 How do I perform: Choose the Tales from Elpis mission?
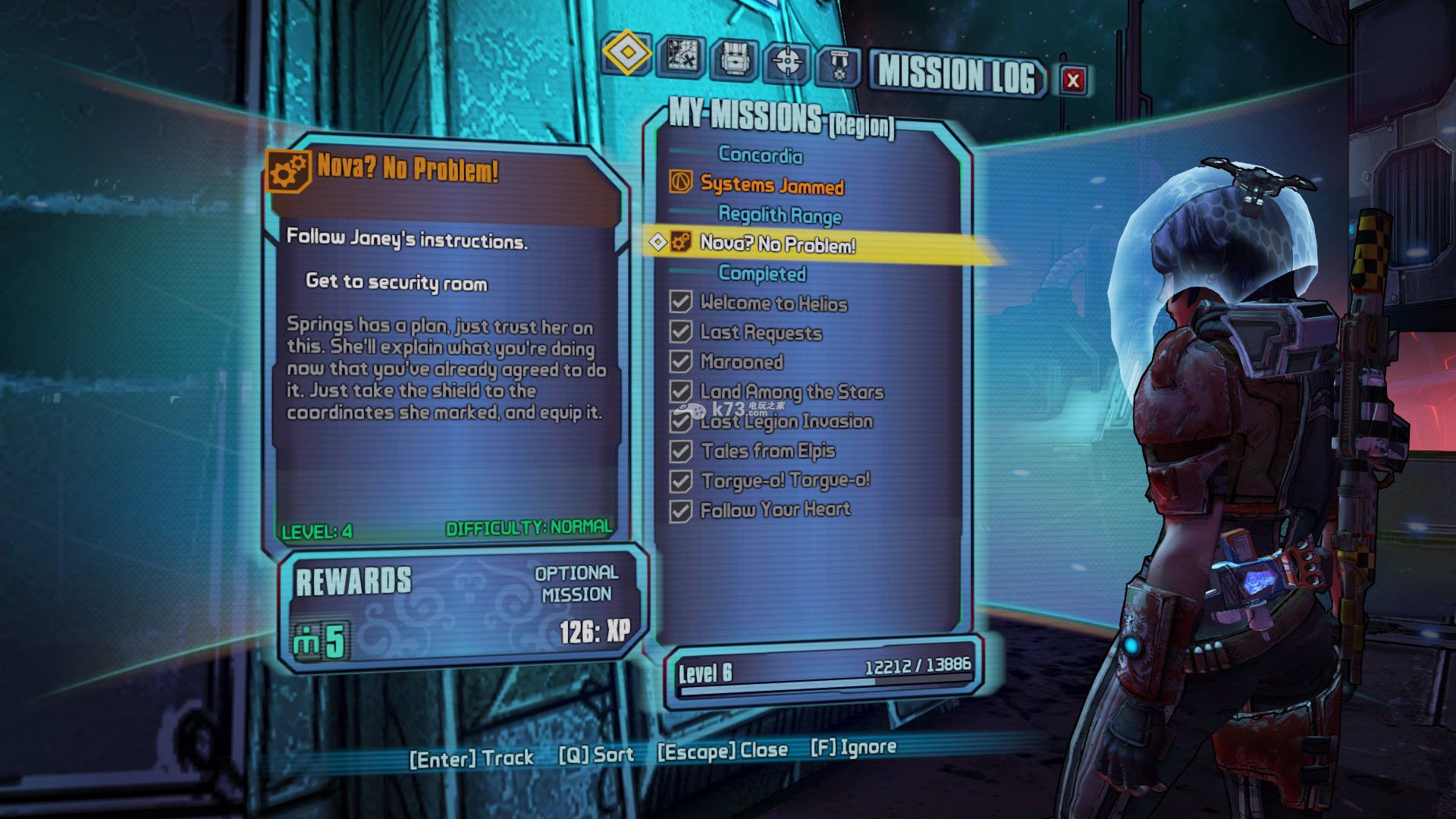[x=767, y=451]
